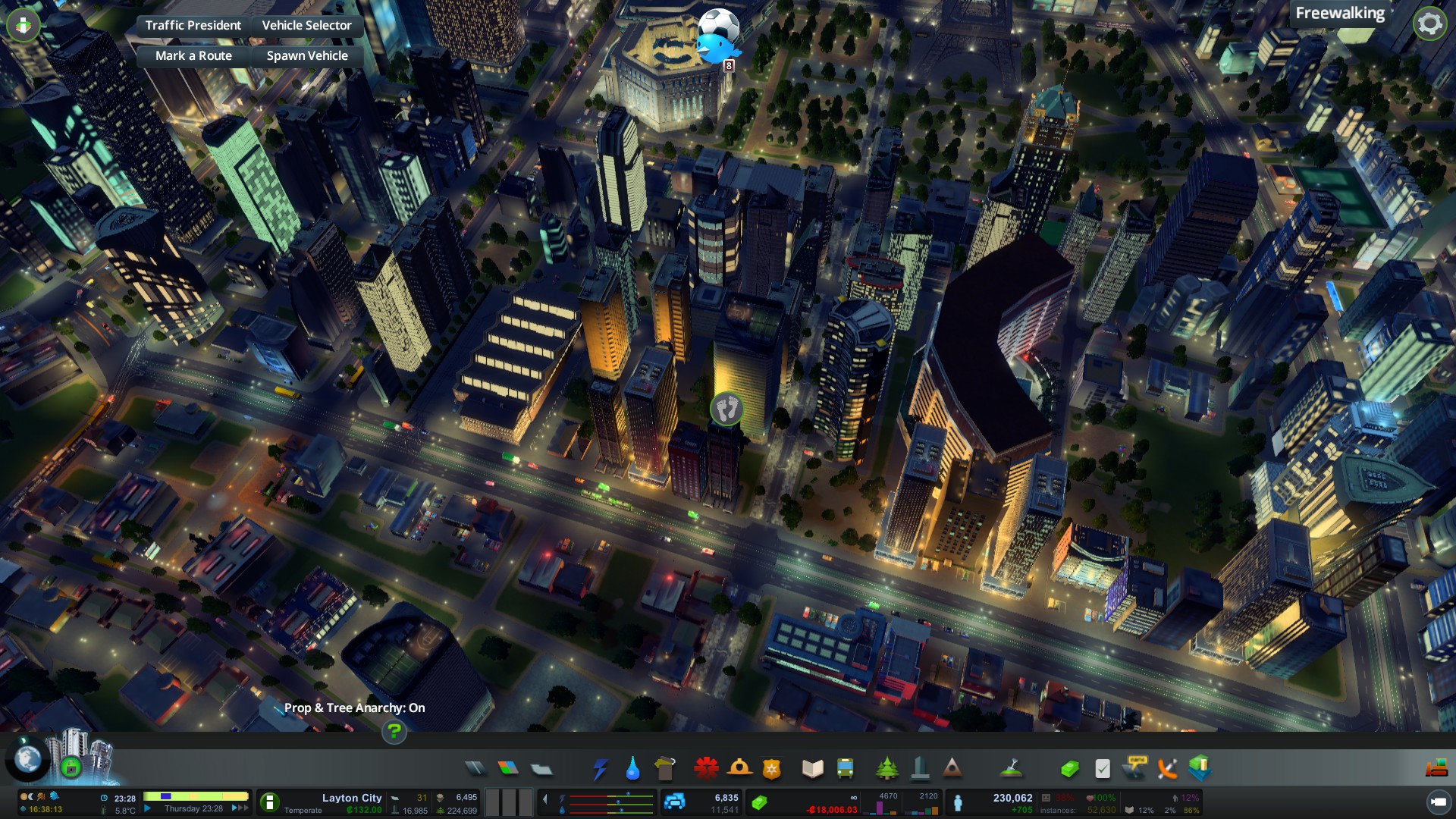The image size is (1456, 819).
Task: Open the education book menu
Action: 812,768
